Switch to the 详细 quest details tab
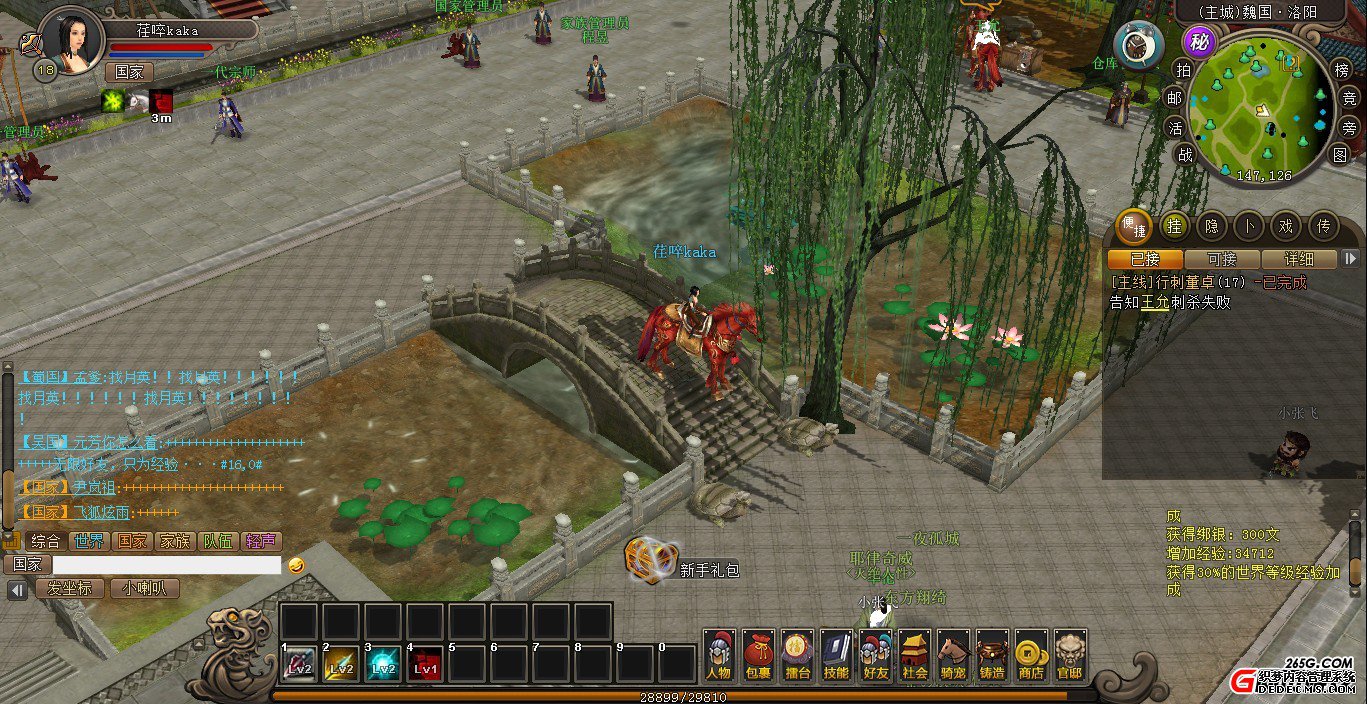The width and height of the screenshot is (1367, 704). pyautogui.click(x=1298, y=259)
